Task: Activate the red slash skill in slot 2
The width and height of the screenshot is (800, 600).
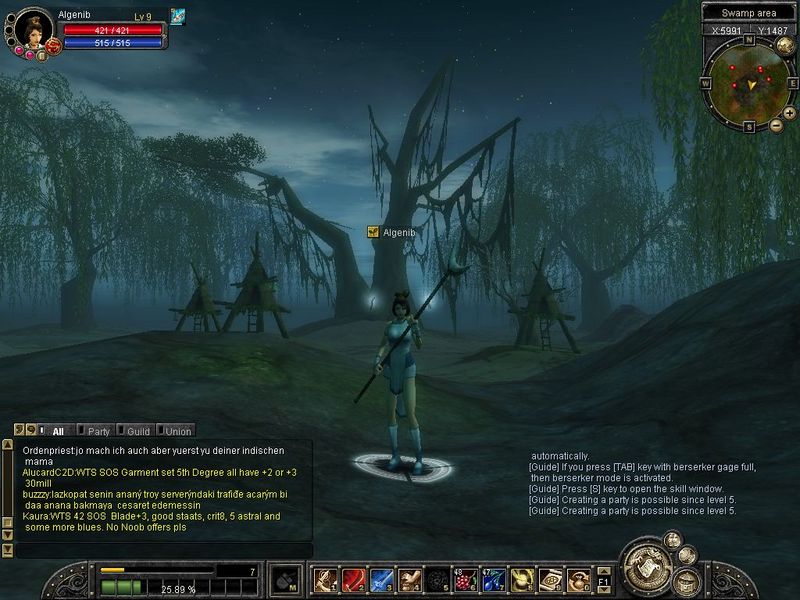Action: (x=353, y=579)
